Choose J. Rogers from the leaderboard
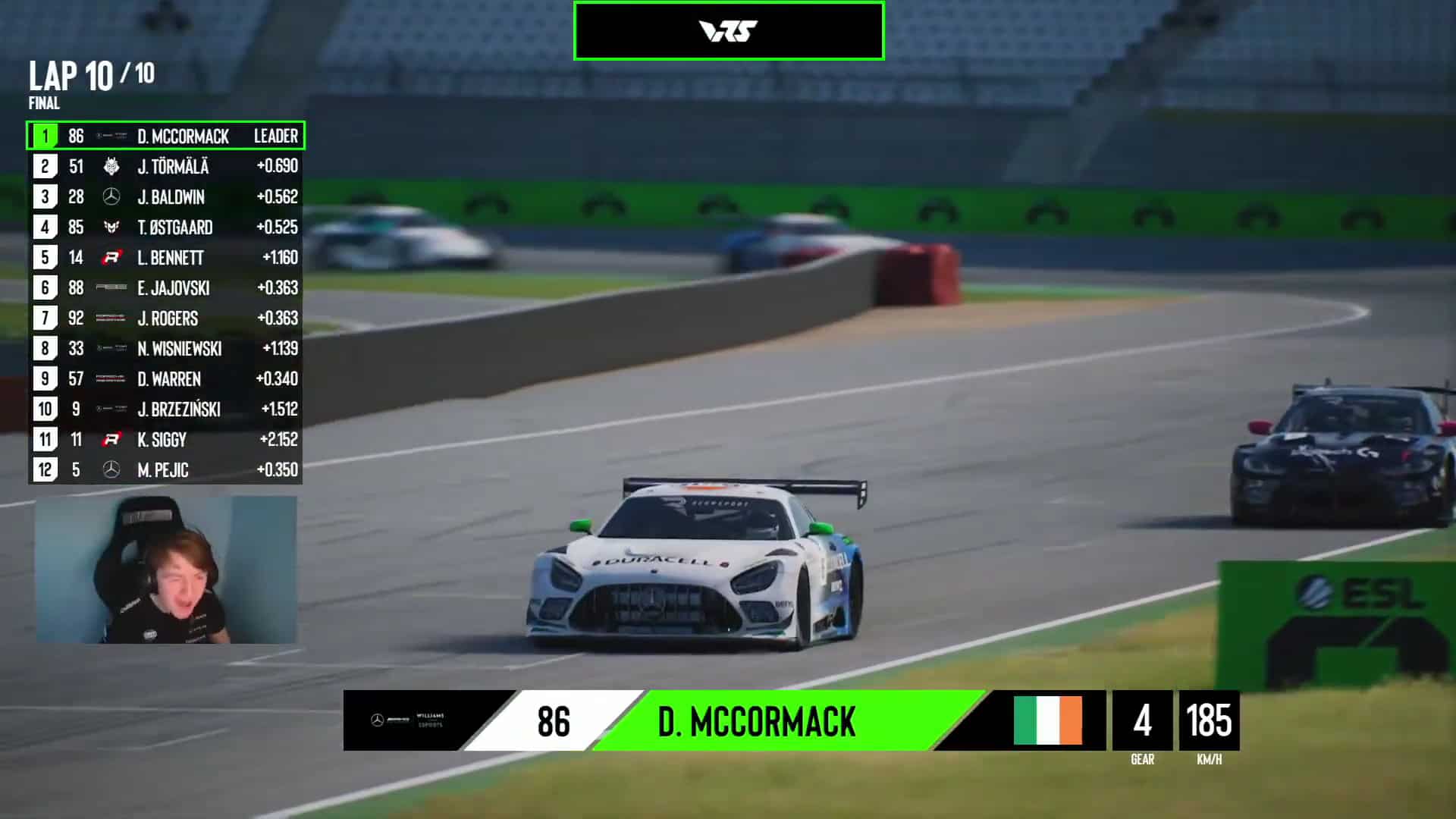Screen dimensions: 1456x819 (166, 318)
